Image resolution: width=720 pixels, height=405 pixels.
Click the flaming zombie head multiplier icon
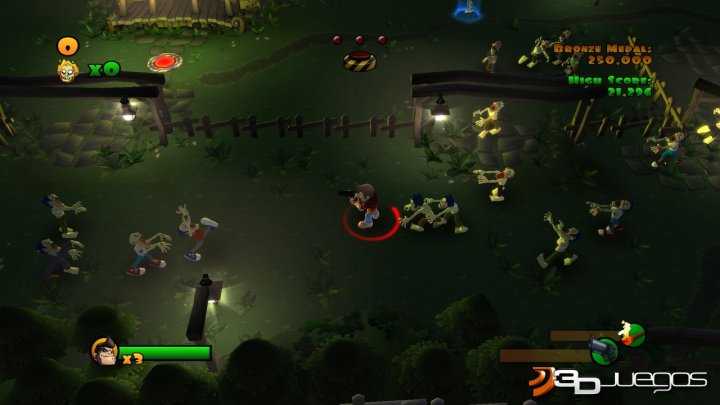click(68, 70)
